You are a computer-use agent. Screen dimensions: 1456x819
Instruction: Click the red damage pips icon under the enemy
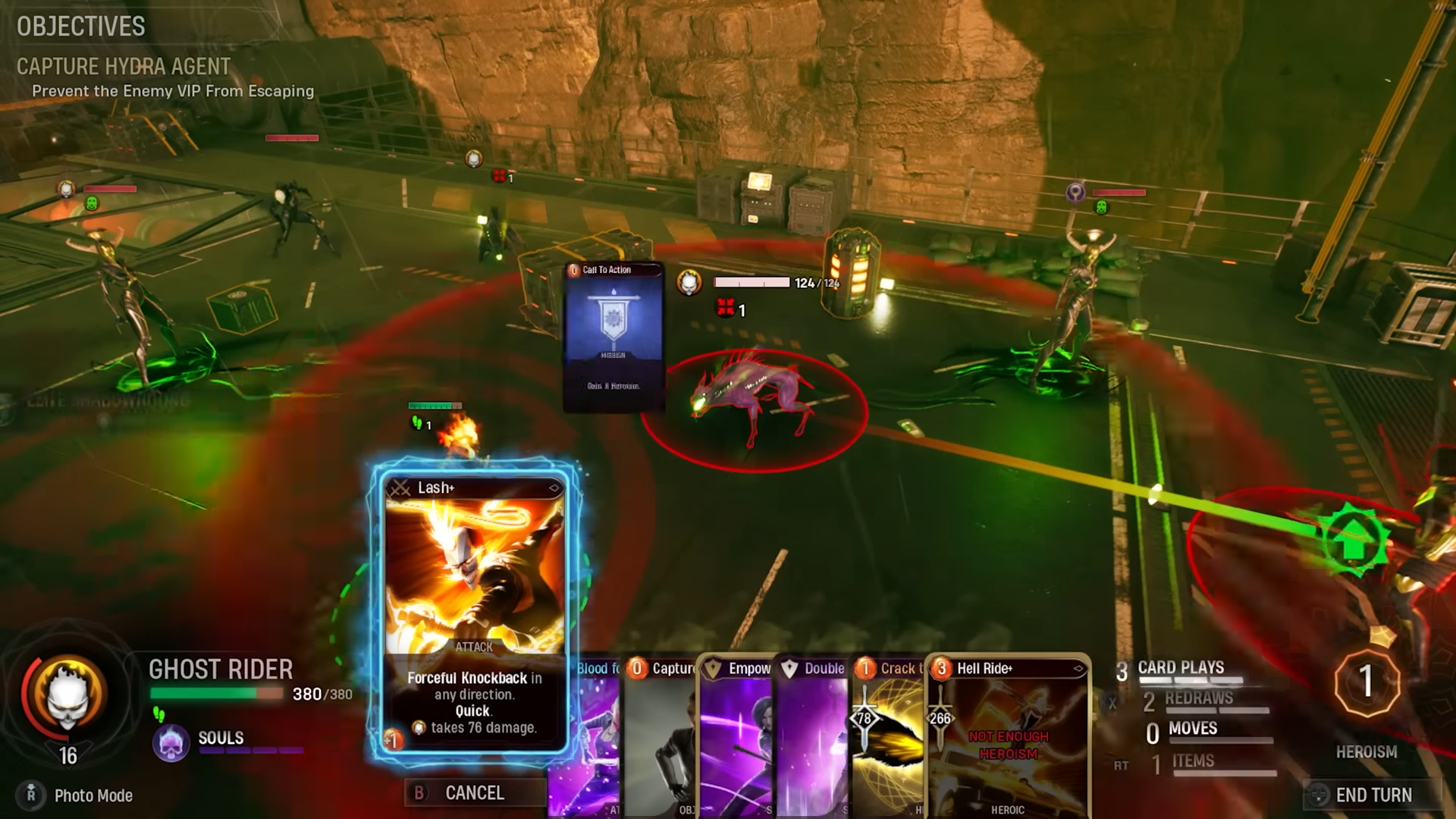click(x=726, y=309)
